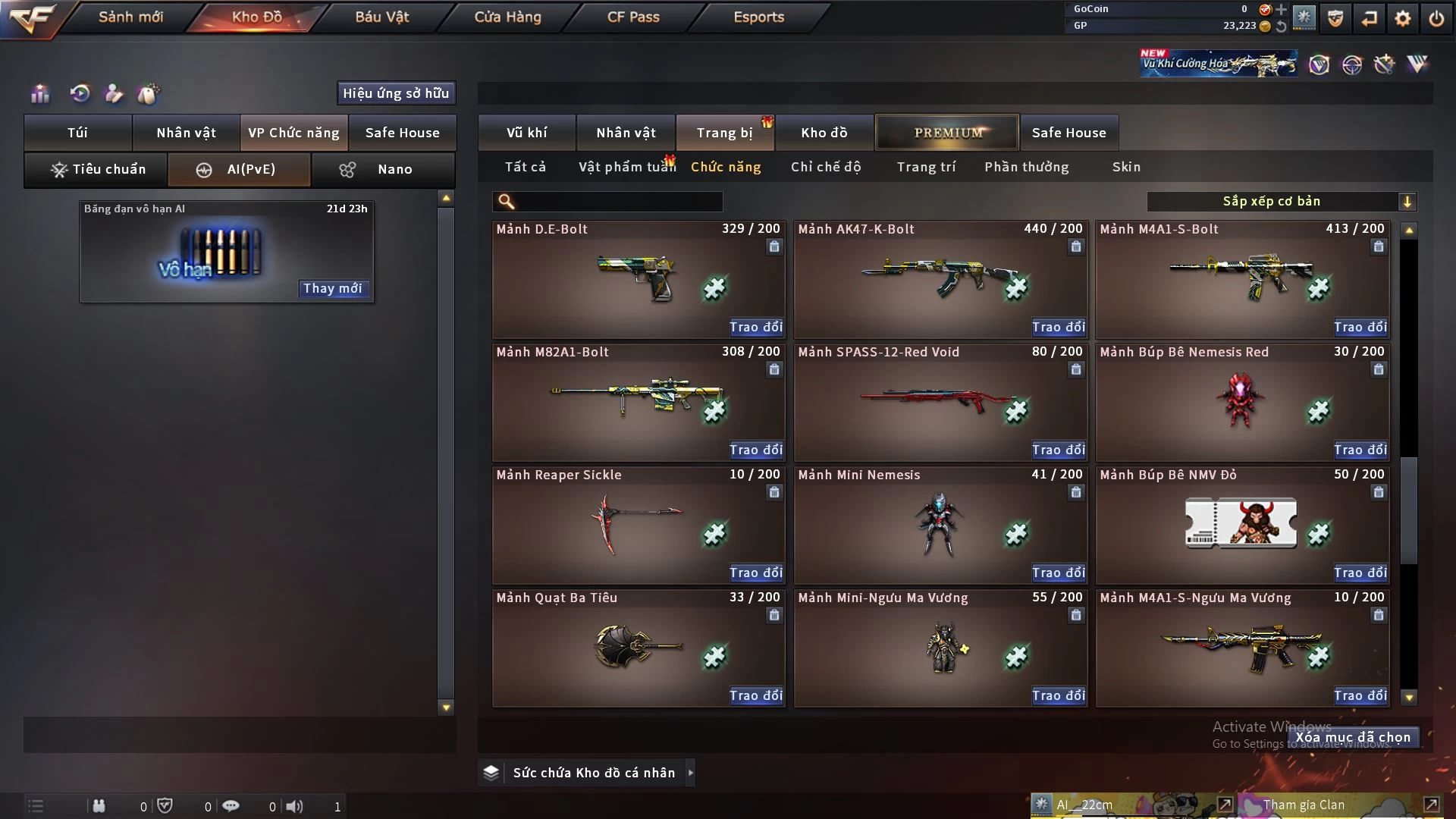Trade the Mảnh D.E-Bolt fragments
Screen dimensions: 1456x819
point(755,327)
